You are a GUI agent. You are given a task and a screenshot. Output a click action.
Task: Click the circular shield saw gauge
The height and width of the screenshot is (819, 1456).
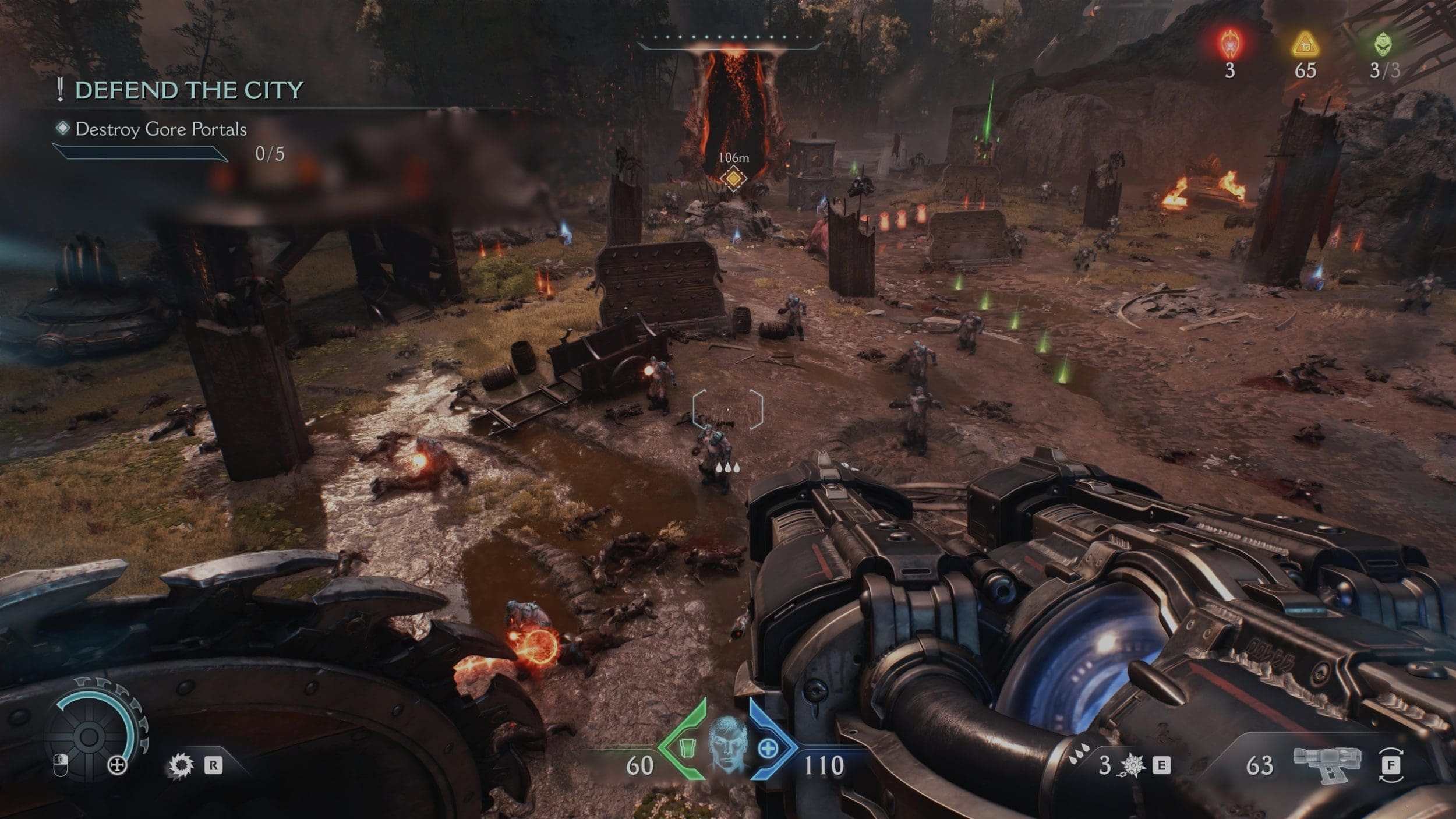click(90, 736)
